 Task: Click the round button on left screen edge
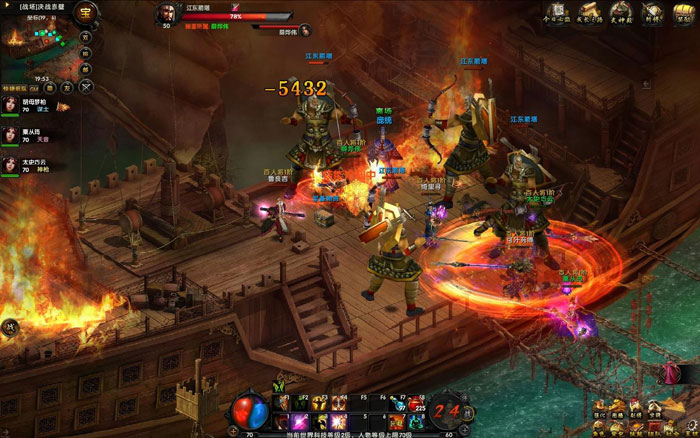coord(8,326)
